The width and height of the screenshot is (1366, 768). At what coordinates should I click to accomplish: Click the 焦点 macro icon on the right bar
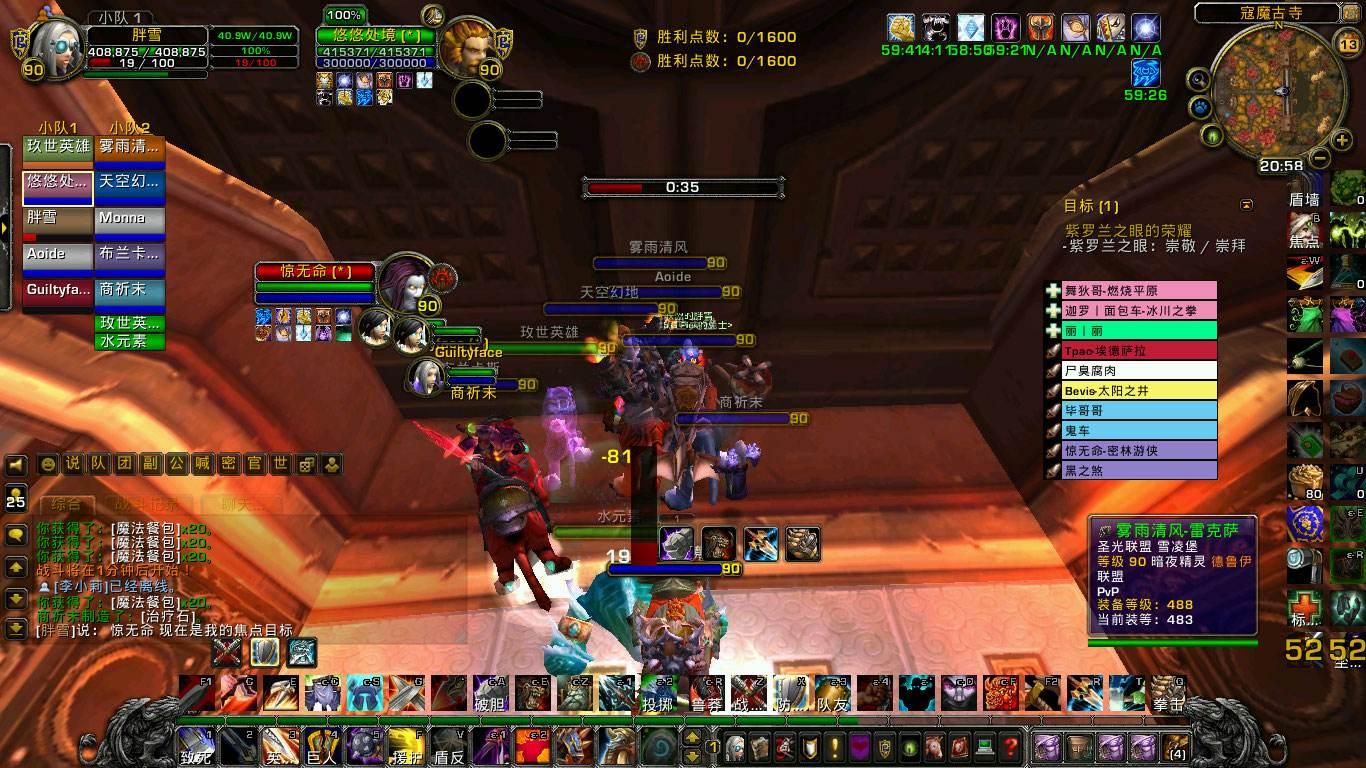click(1305, 228)
